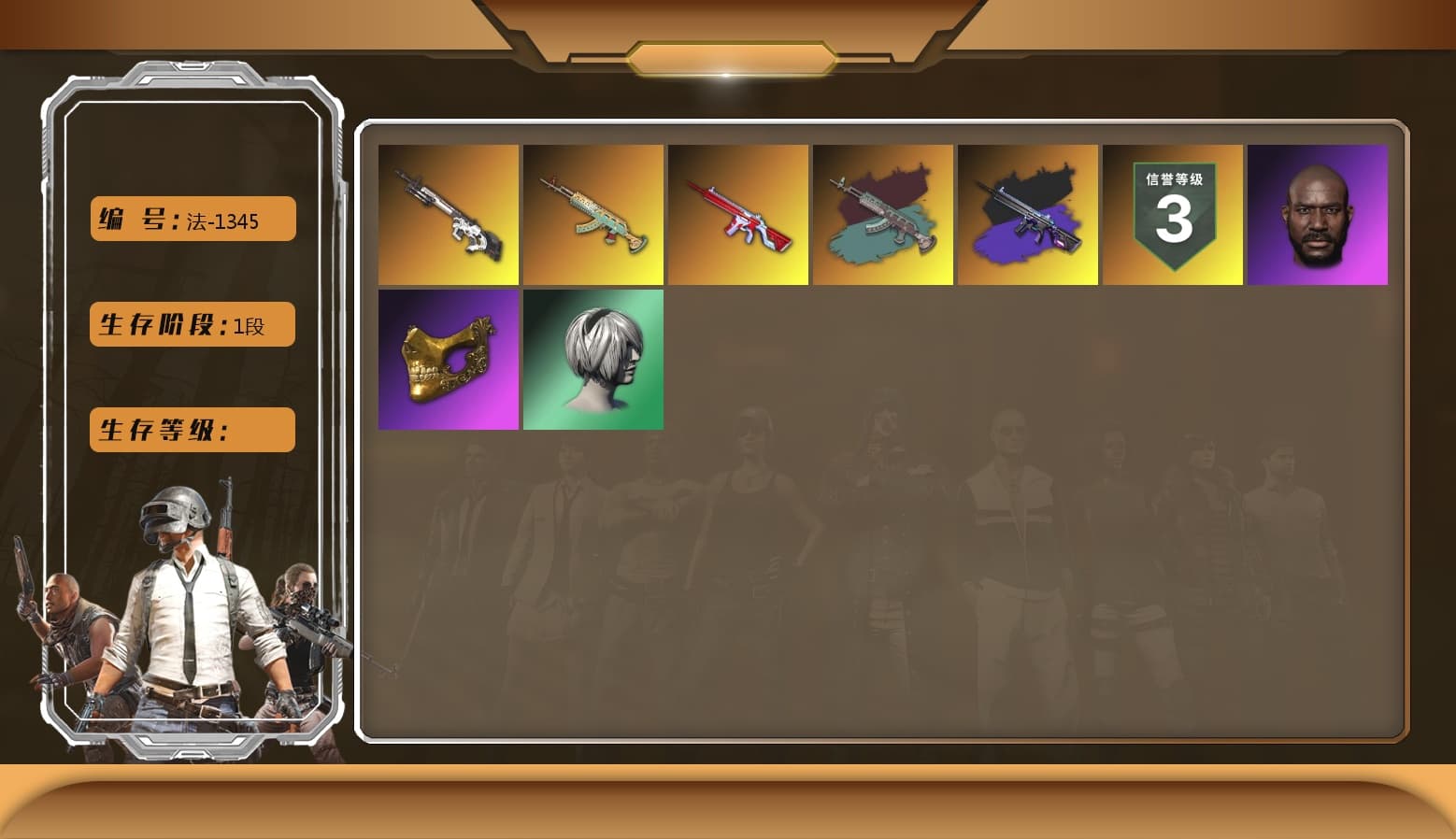1456x839 pixels.
Task: Open the golden skull mask item
Action: tap(449, 359)
